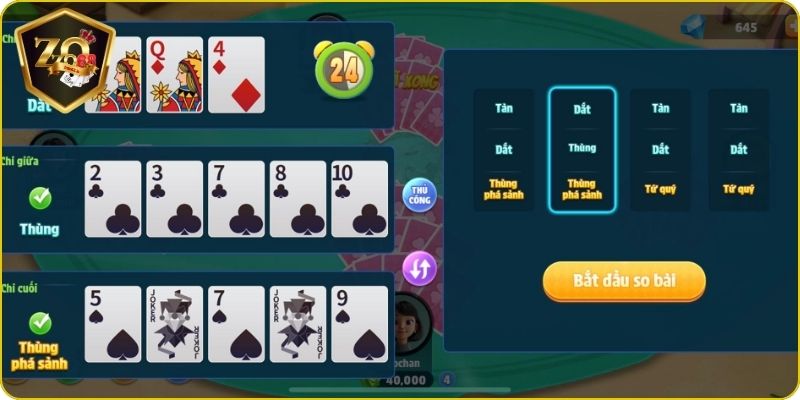Viewport: 800px width, 400px height.
Task: Switch to Thủ công manual arrangement
Action: point(420,195)
